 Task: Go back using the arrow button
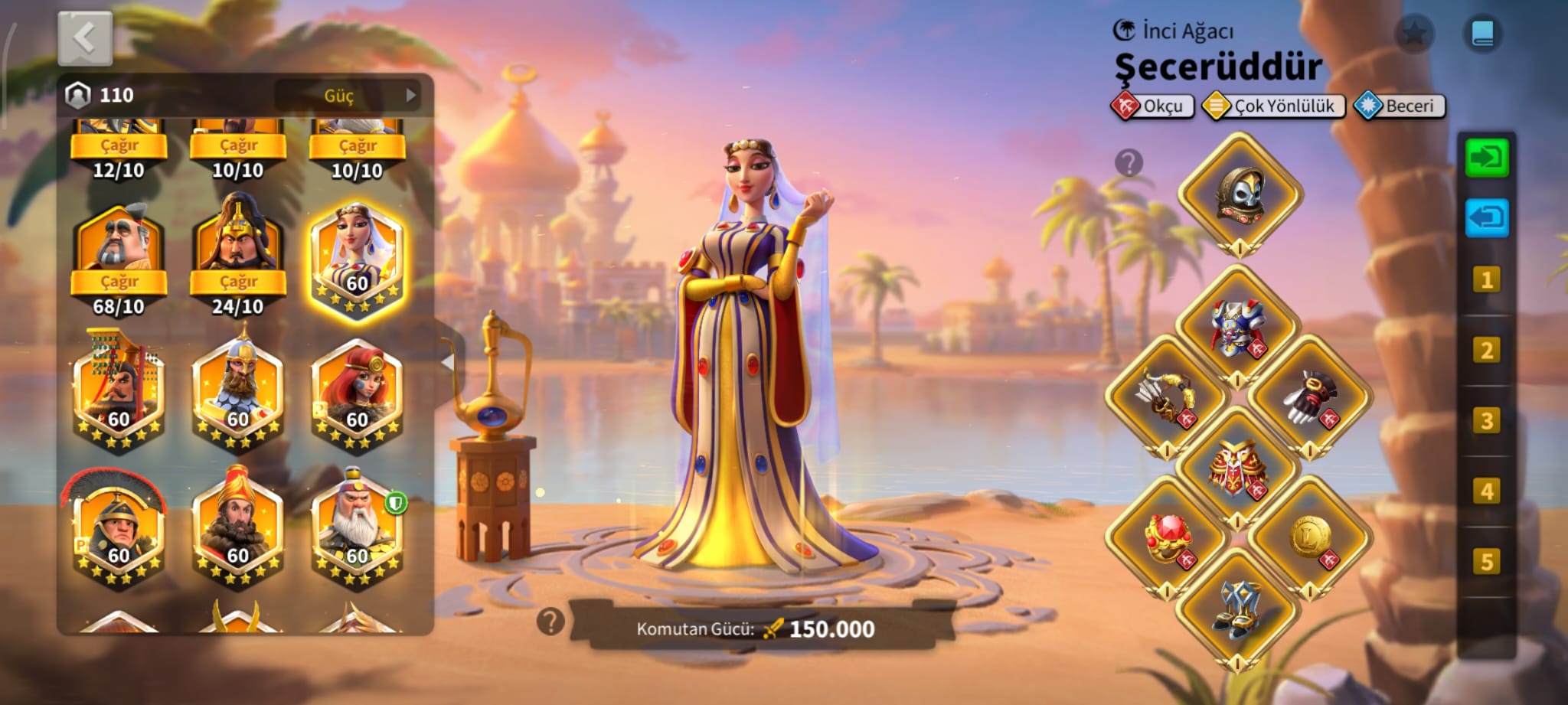pyautogui.click(x=85, y=38)
